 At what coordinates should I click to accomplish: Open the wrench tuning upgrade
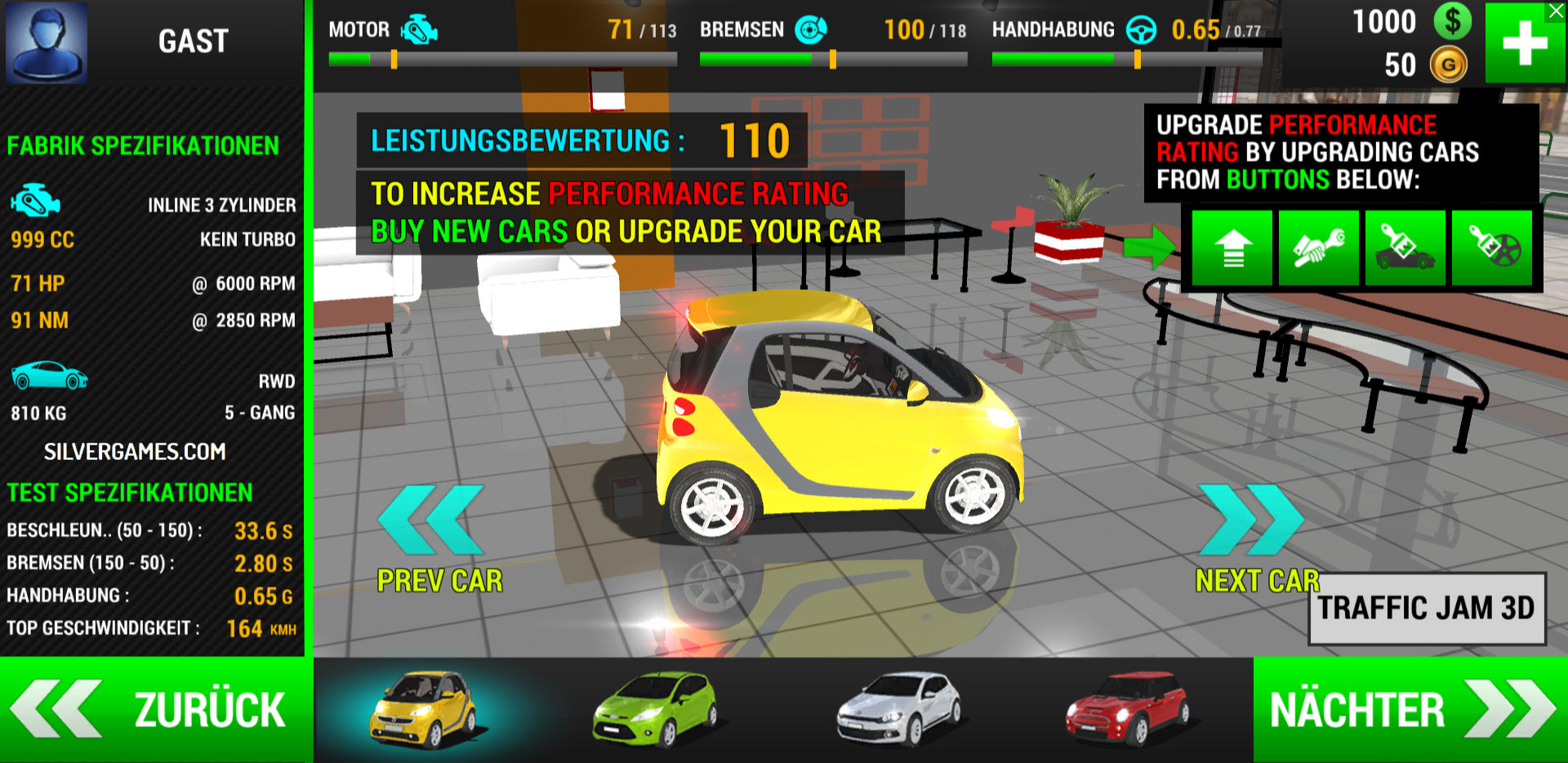pyautogui.click(x=1319, y=248)
